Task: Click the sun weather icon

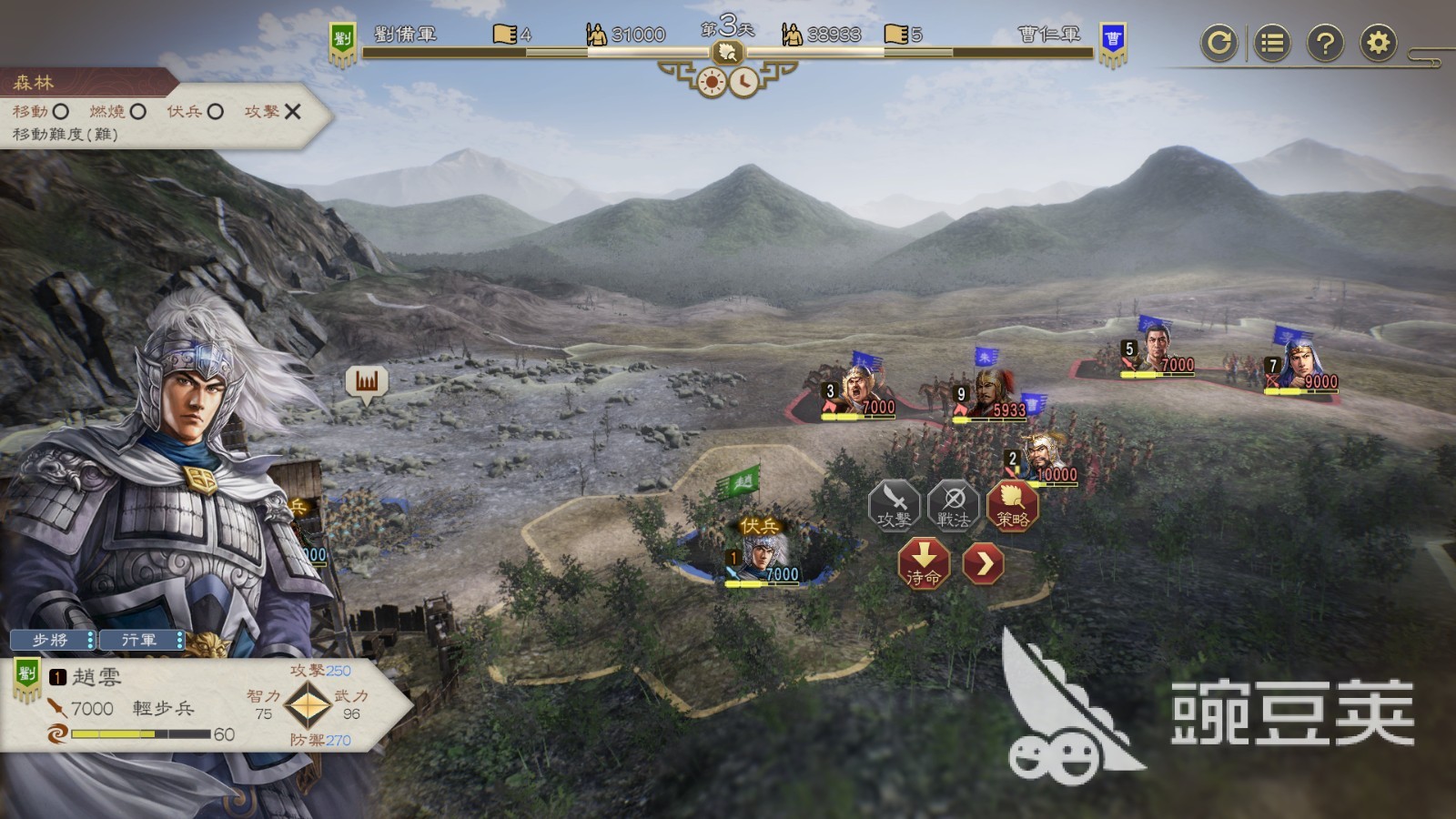Action: tap(711, 83)
